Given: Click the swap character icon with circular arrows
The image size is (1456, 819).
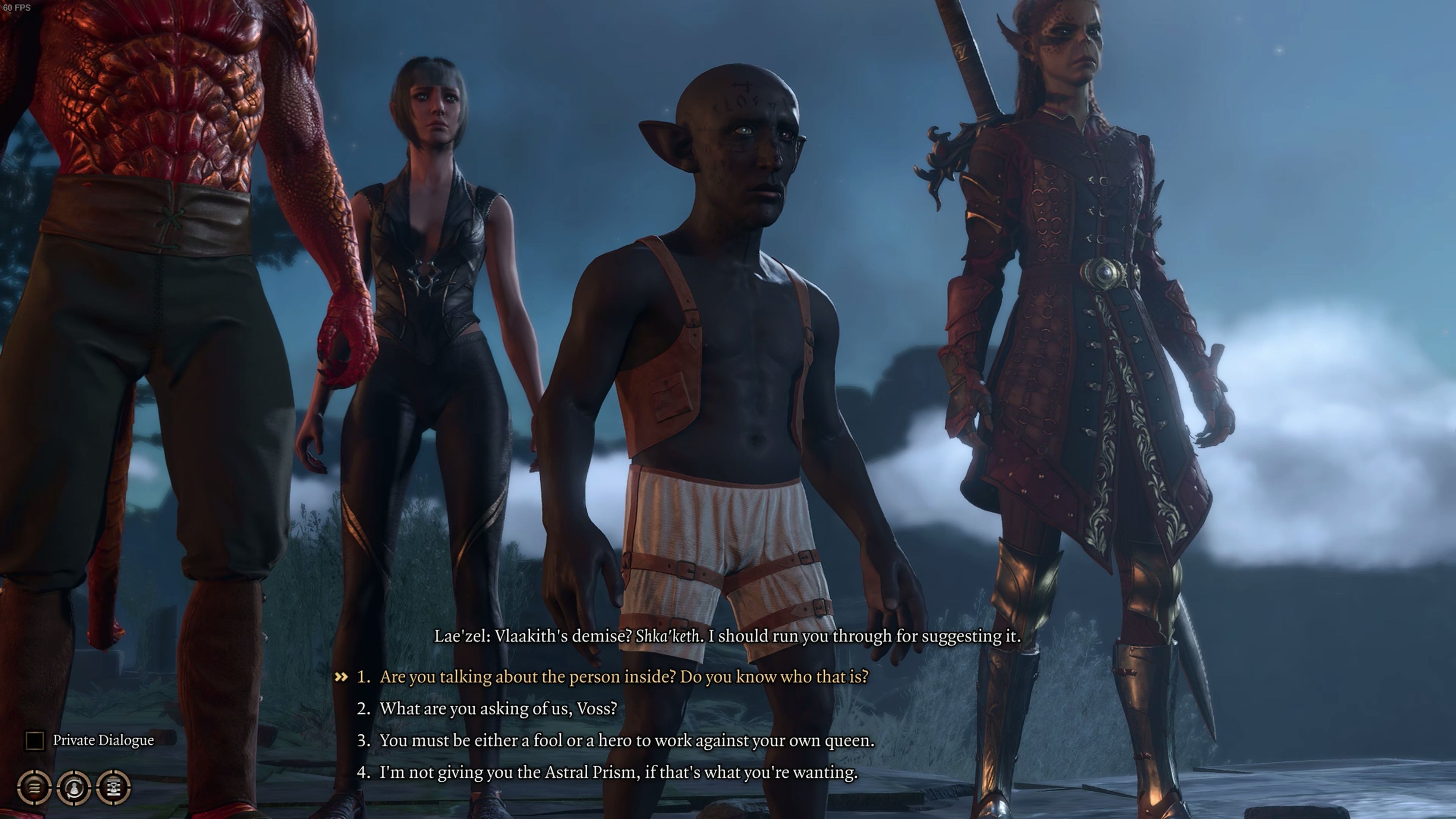Looking at the screenshot, I should tap(74, 787).
